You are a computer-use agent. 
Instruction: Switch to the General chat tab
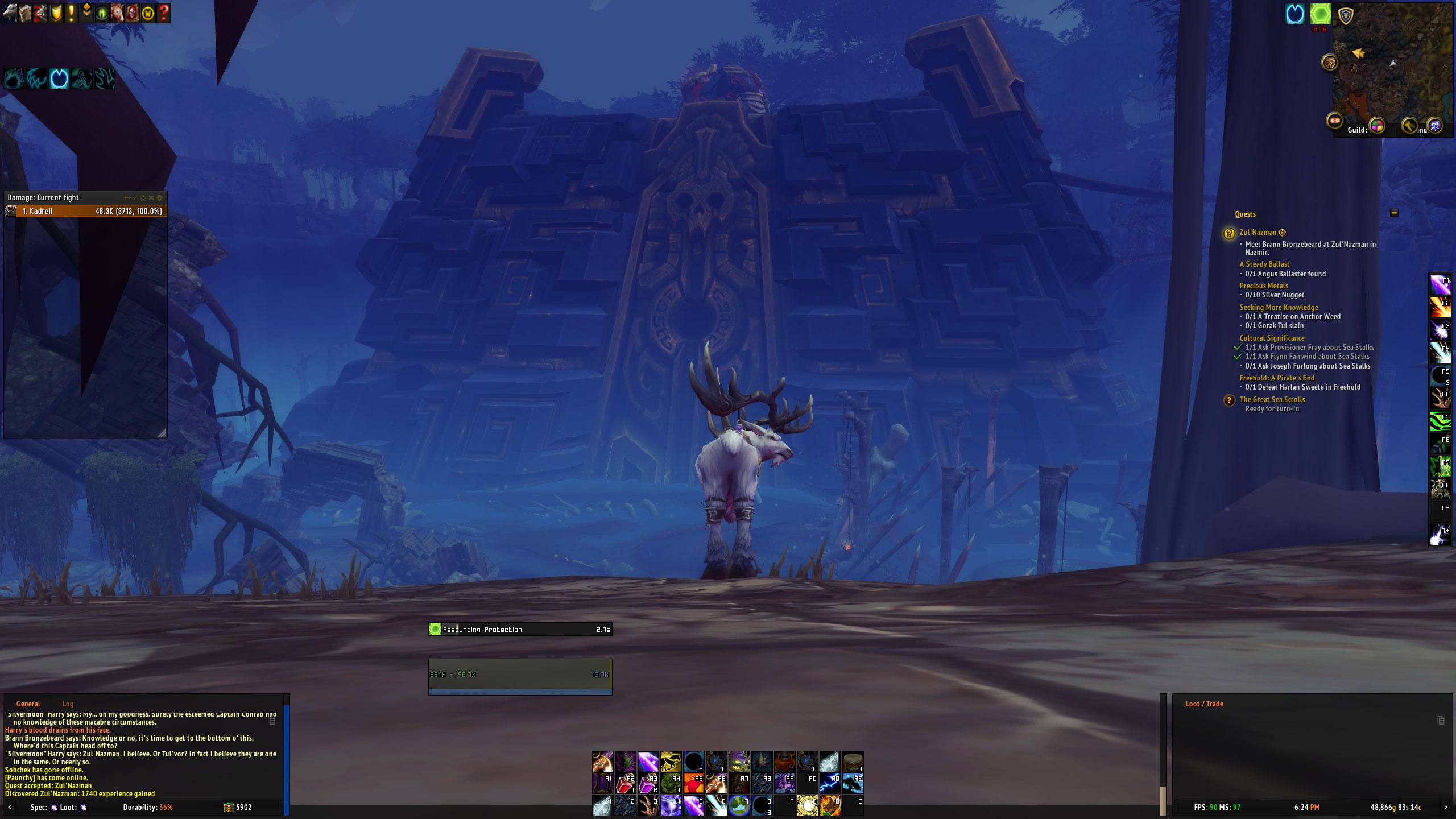[x=28, y=704]
